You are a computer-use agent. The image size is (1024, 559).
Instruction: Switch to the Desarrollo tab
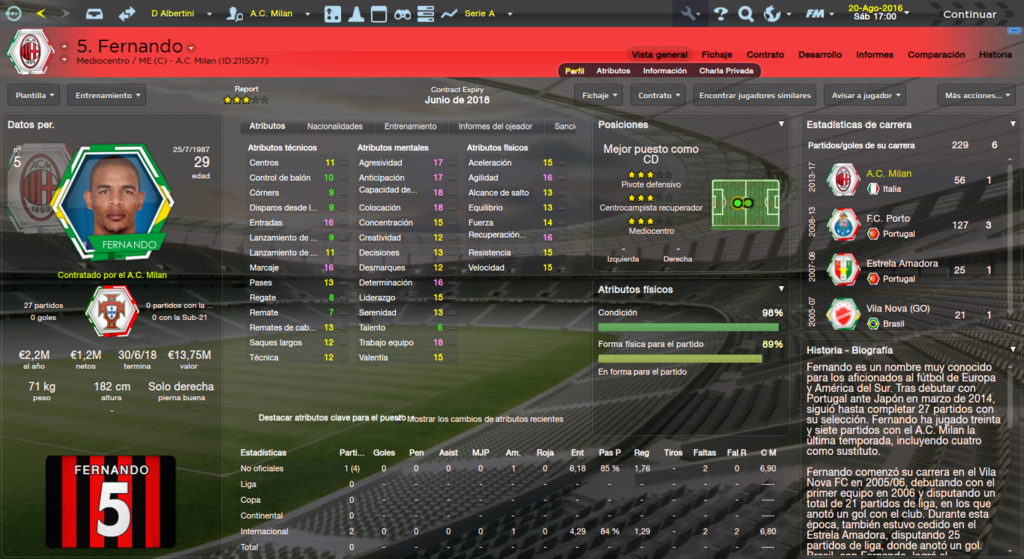(x=819, y=55)
